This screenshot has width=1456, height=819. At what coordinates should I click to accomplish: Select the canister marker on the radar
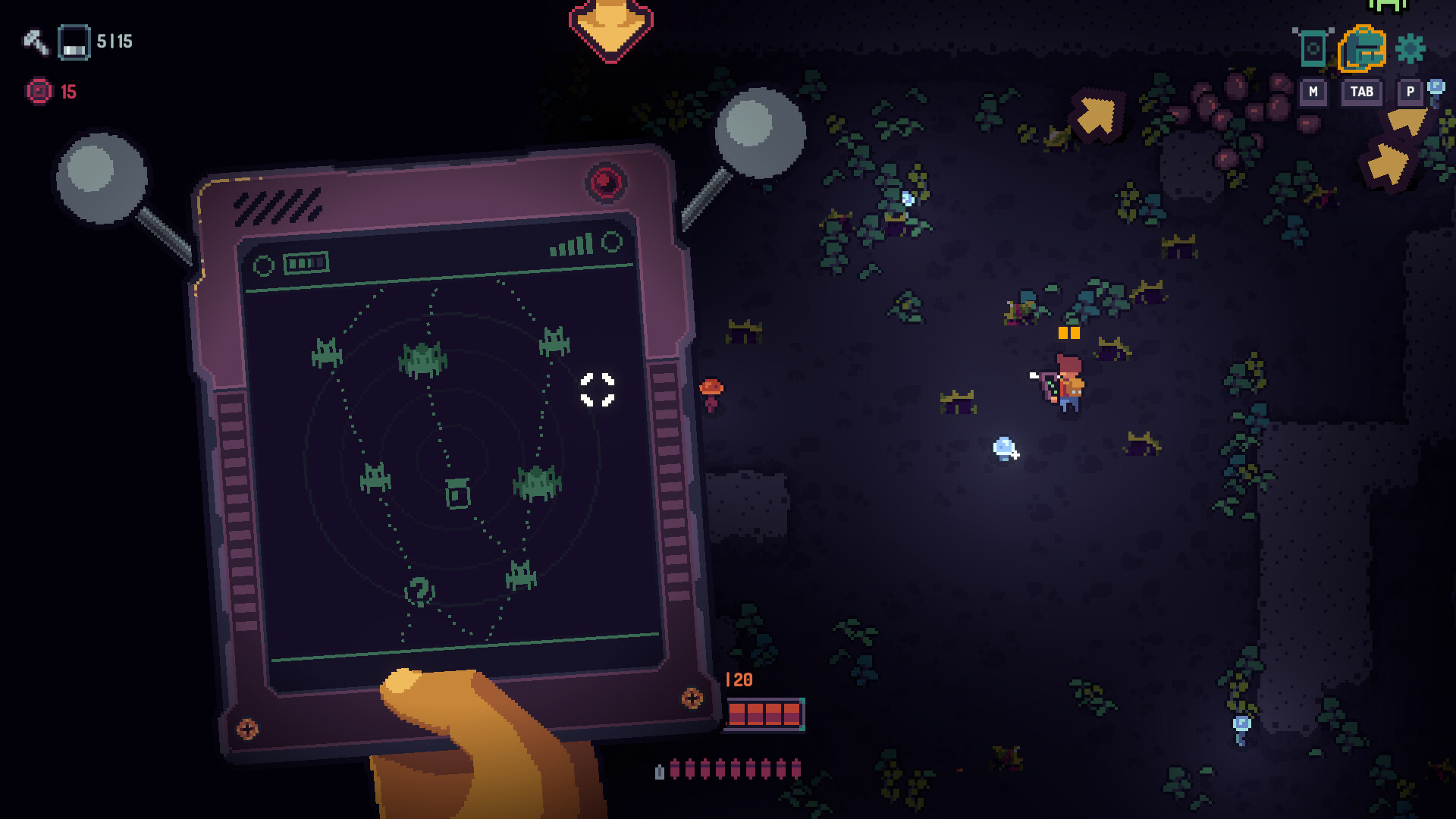pos(457,494)
